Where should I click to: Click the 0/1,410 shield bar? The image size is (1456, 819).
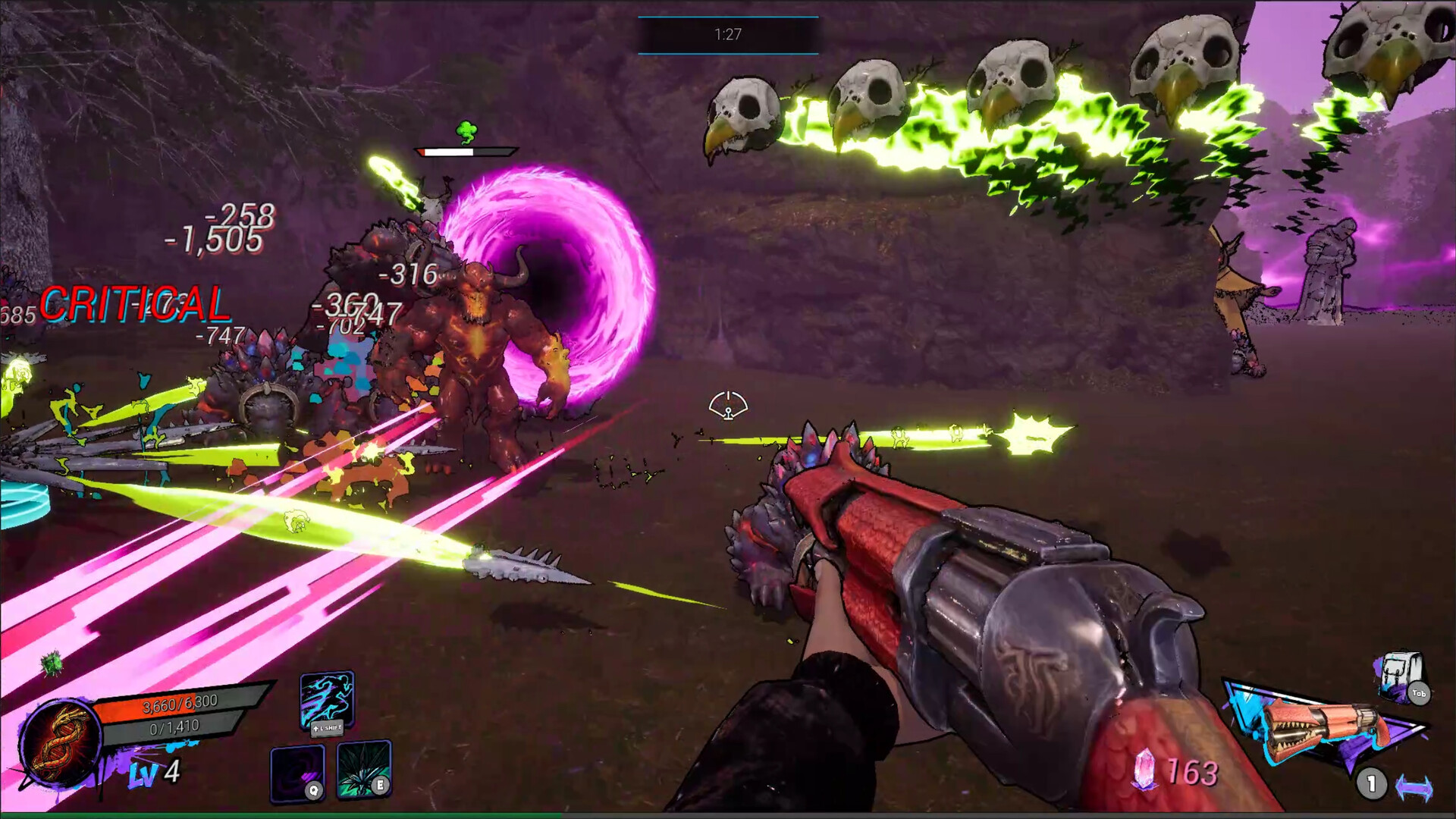click(173, 726)
